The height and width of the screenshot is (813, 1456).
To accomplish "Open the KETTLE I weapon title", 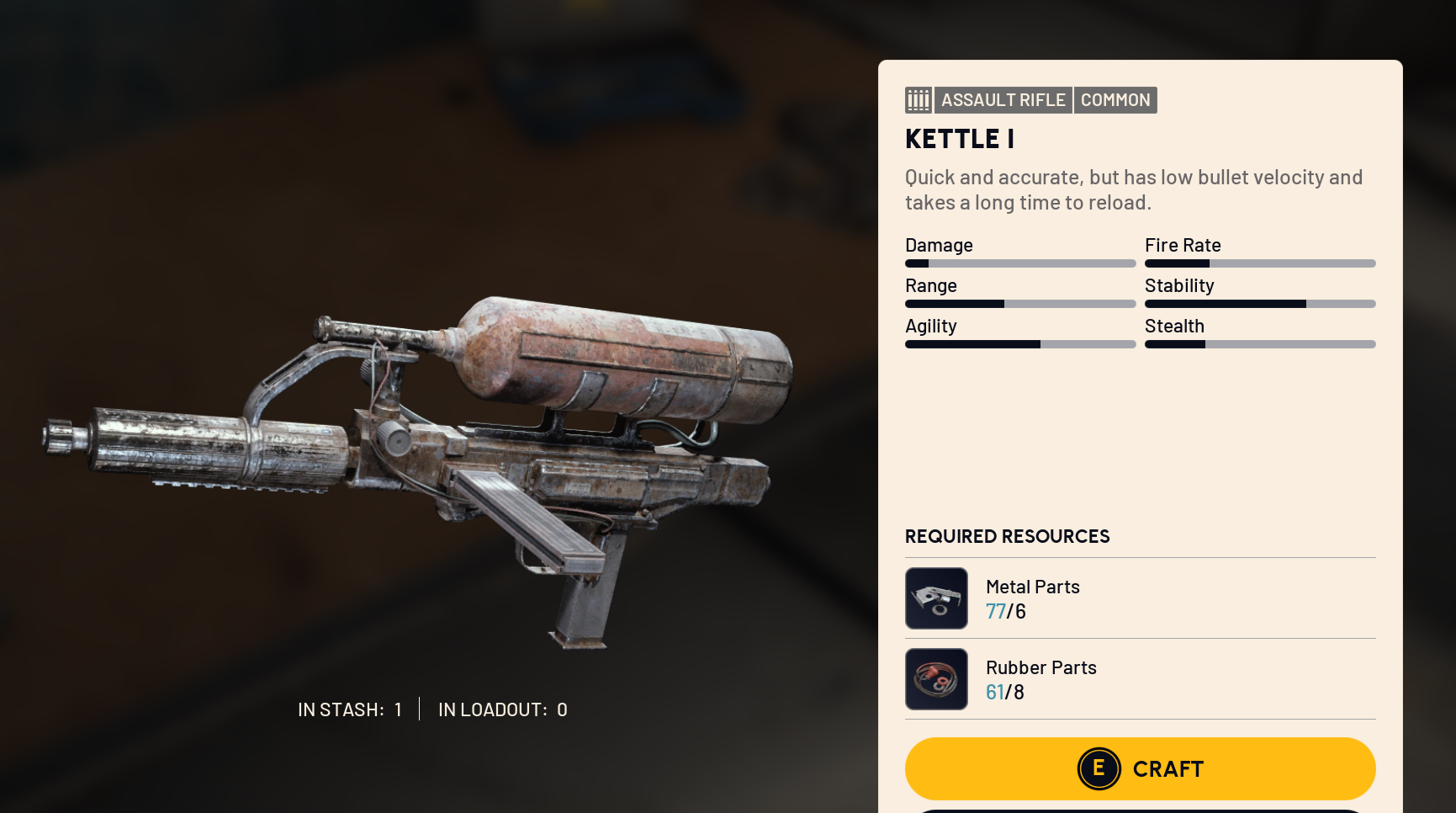I will 959,139.
